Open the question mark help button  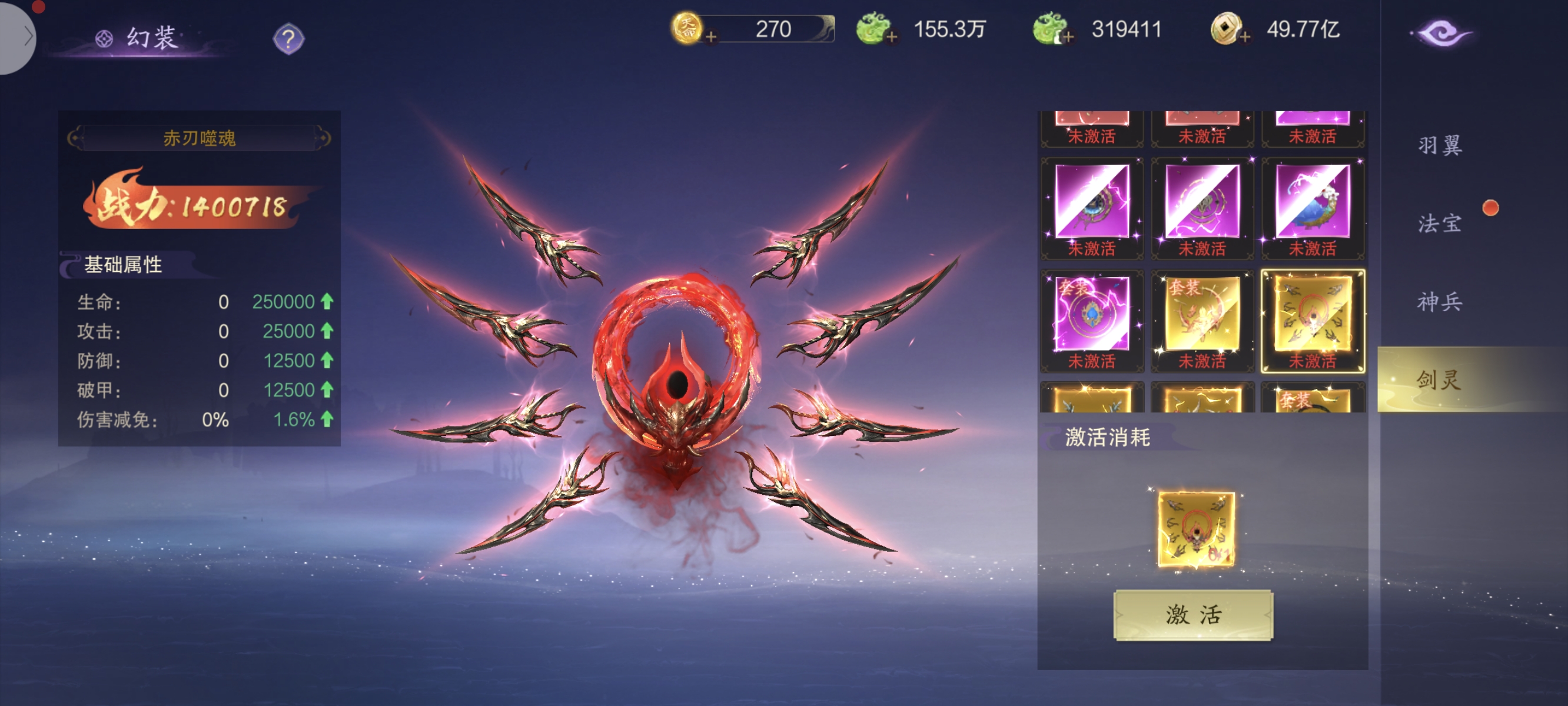pyautogui.click(x=288, y=39)
